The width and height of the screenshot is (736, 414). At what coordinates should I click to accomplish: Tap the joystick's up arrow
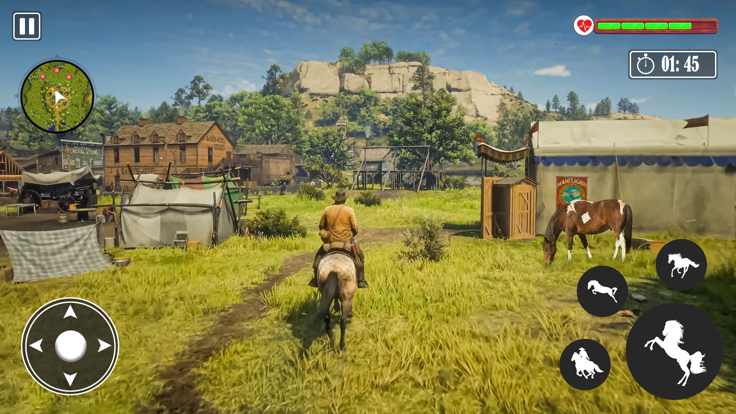pyautogui.click(x=70, y=313)
